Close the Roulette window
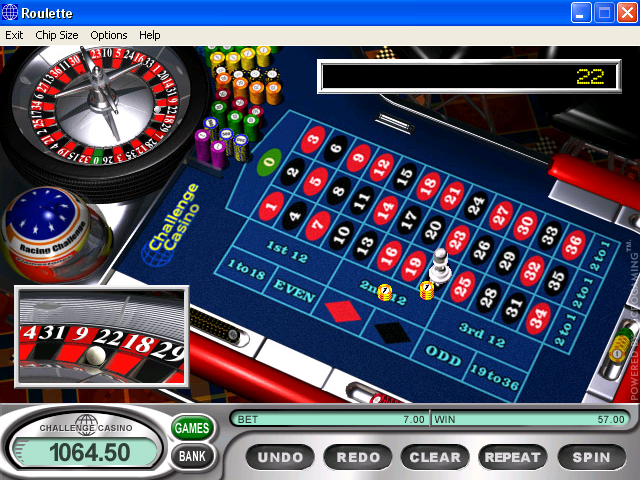 click(x=626, y=12)
